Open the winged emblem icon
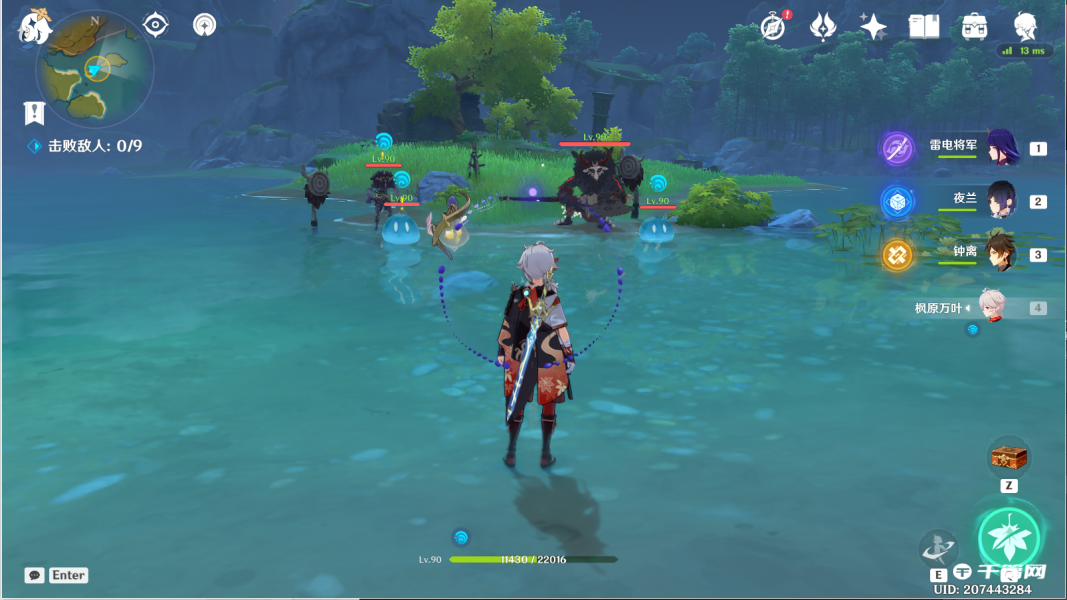 tap(823, 27)
